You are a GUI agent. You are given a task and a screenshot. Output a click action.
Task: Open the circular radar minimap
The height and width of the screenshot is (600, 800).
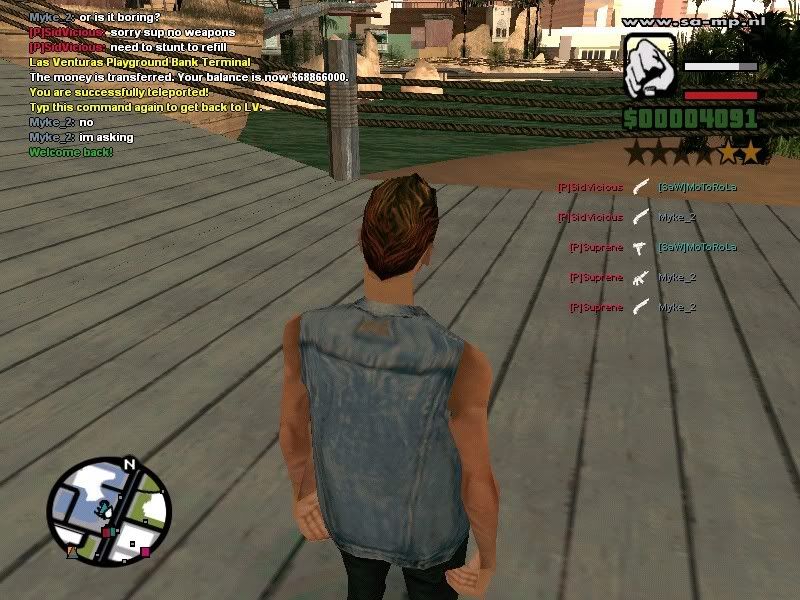tap(109, 510)
